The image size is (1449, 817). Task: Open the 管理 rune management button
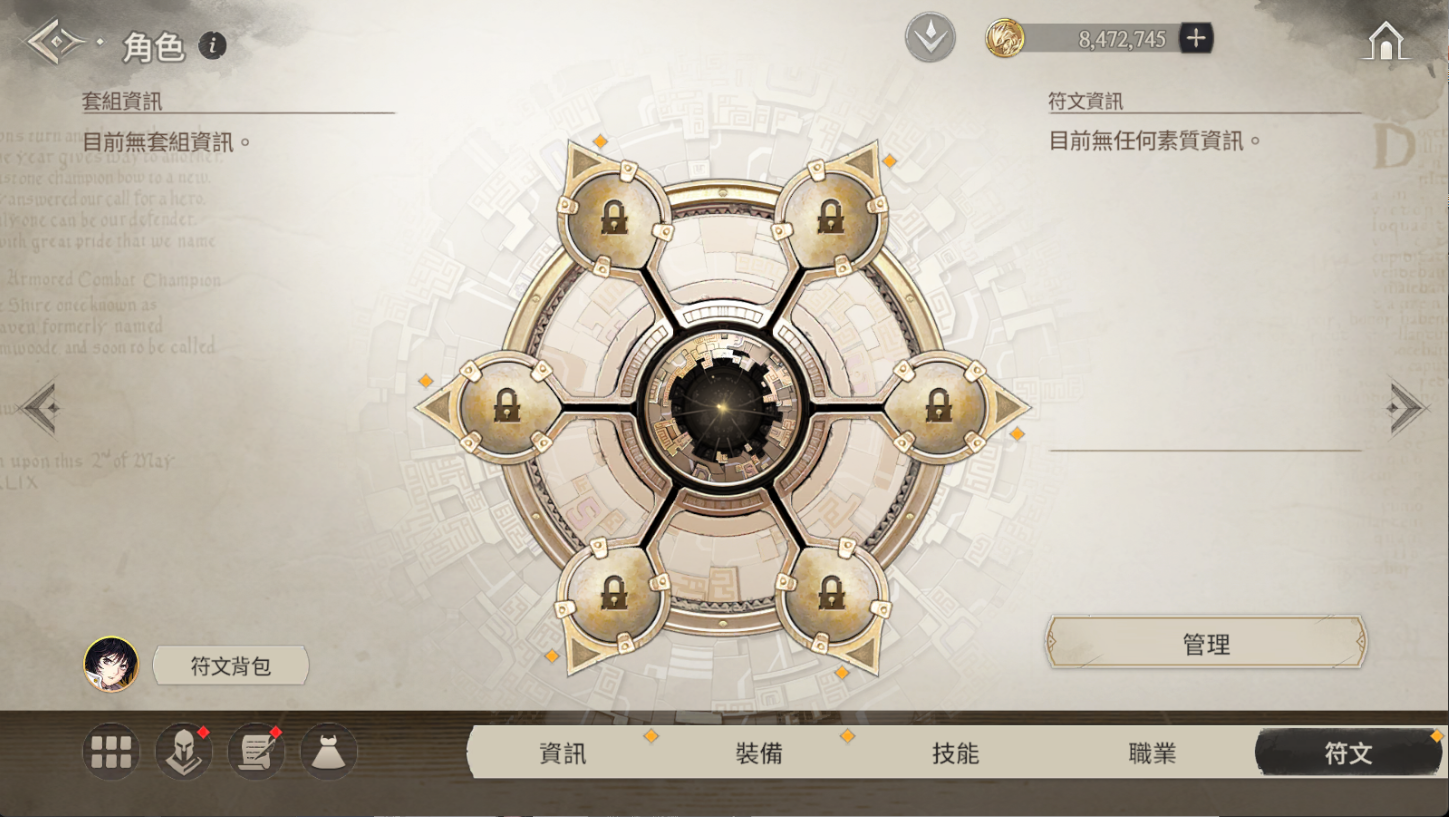1206,644
